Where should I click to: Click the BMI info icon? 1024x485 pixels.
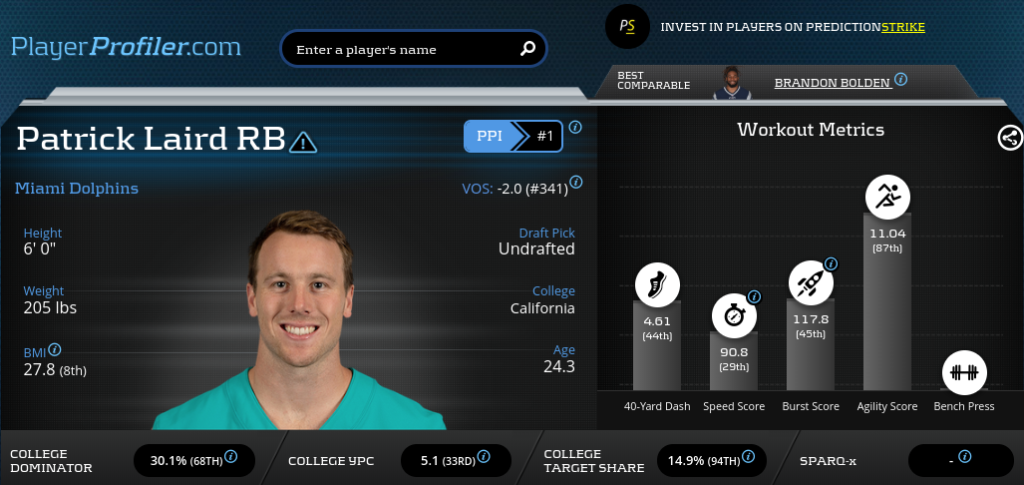55,350
